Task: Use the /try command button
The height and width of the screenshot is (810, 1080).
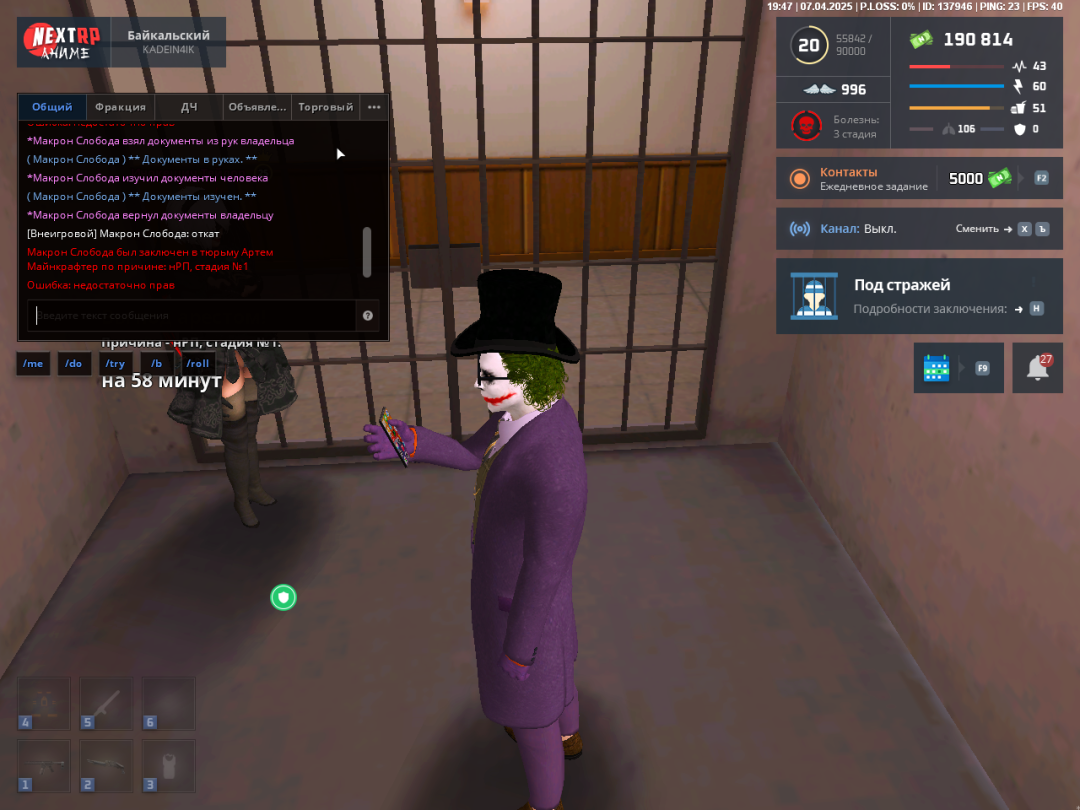Action: [x=115, y=364]
